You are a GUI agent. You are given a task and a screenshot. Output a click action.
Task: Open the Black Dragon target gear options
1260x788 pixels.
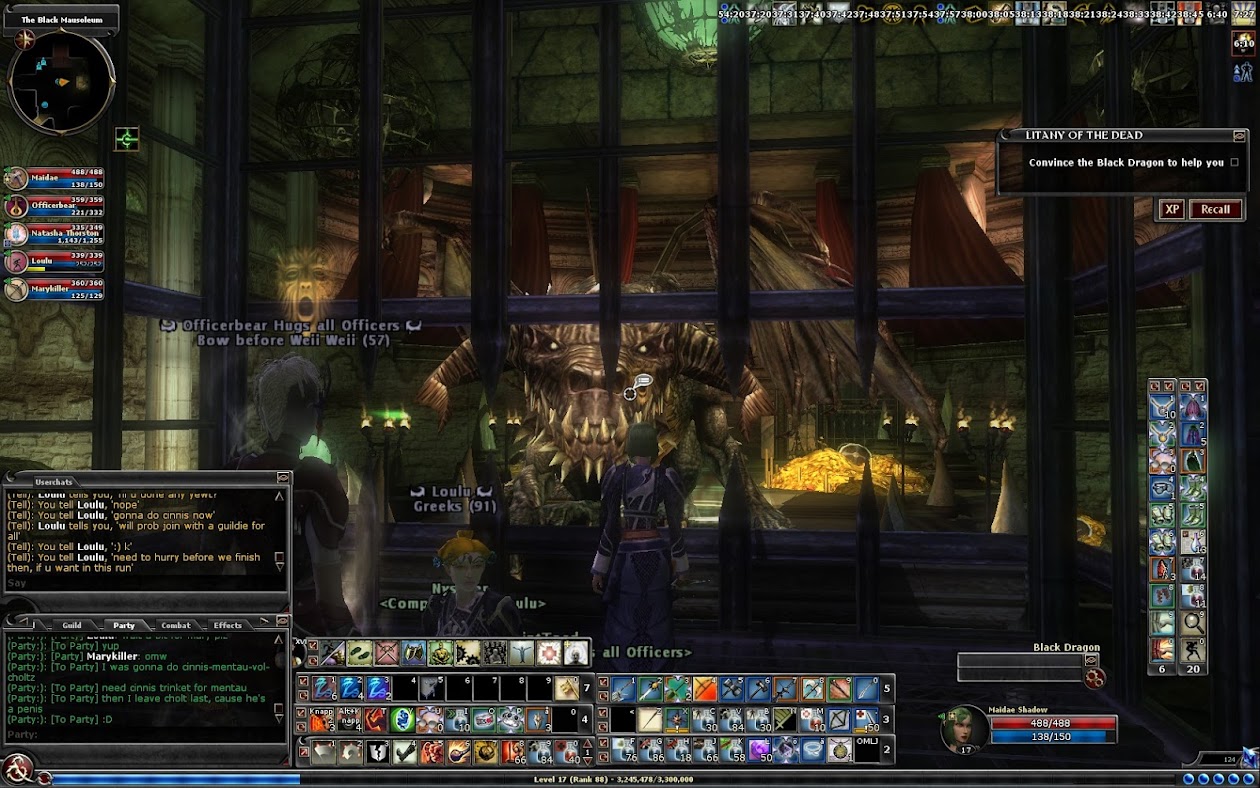point(1095,678)
